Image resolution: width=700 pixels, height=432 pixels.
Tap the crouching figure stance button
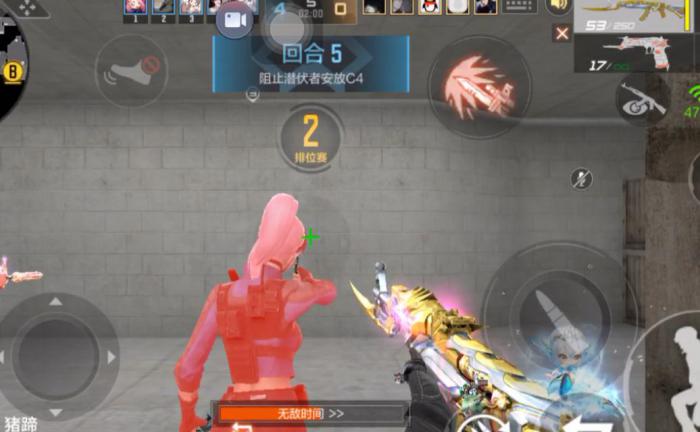pos(685,368)
